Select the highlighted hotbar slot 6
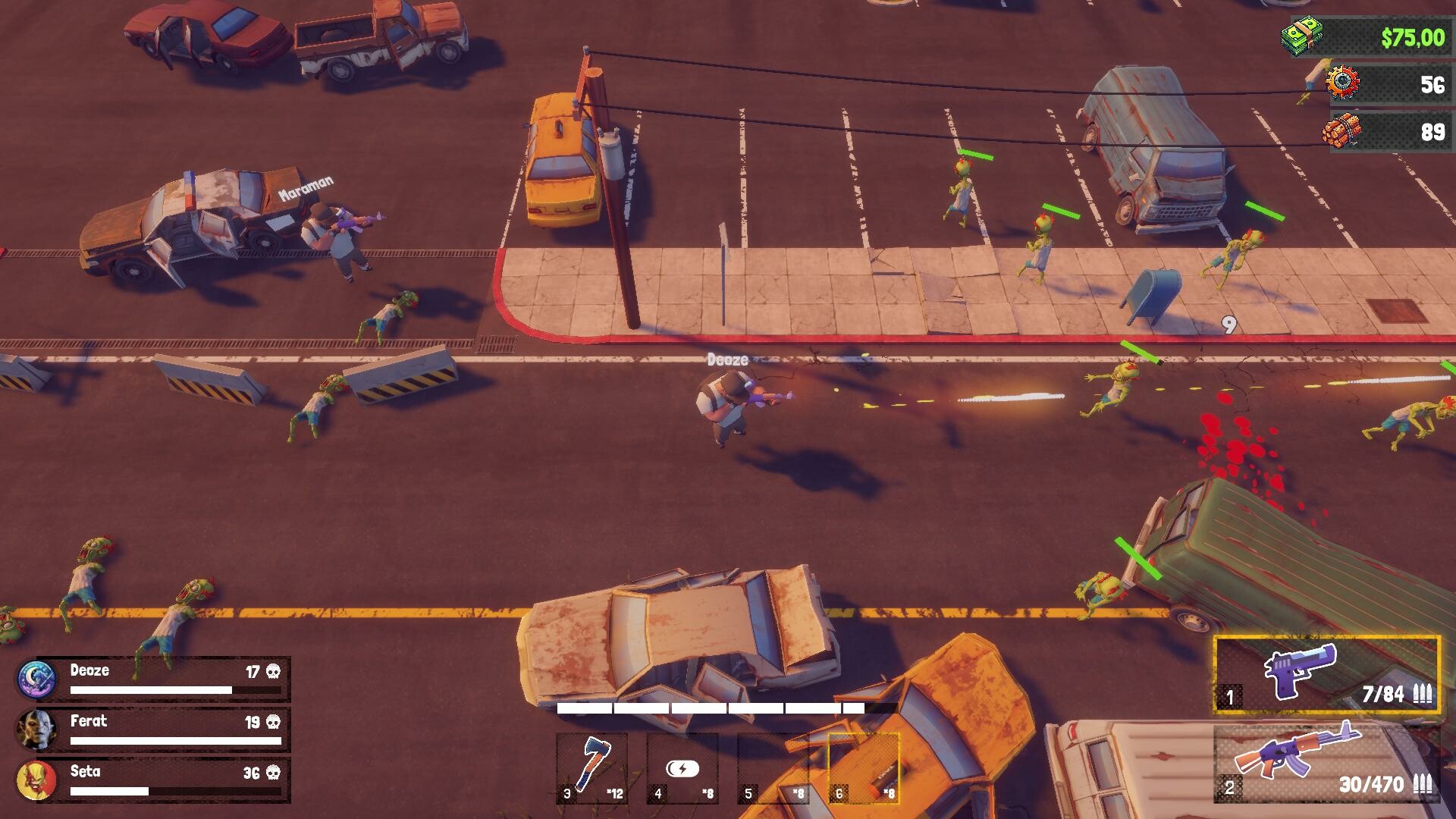The width and height of the screenshot is (1456, 819). click(x=864, y=766)
